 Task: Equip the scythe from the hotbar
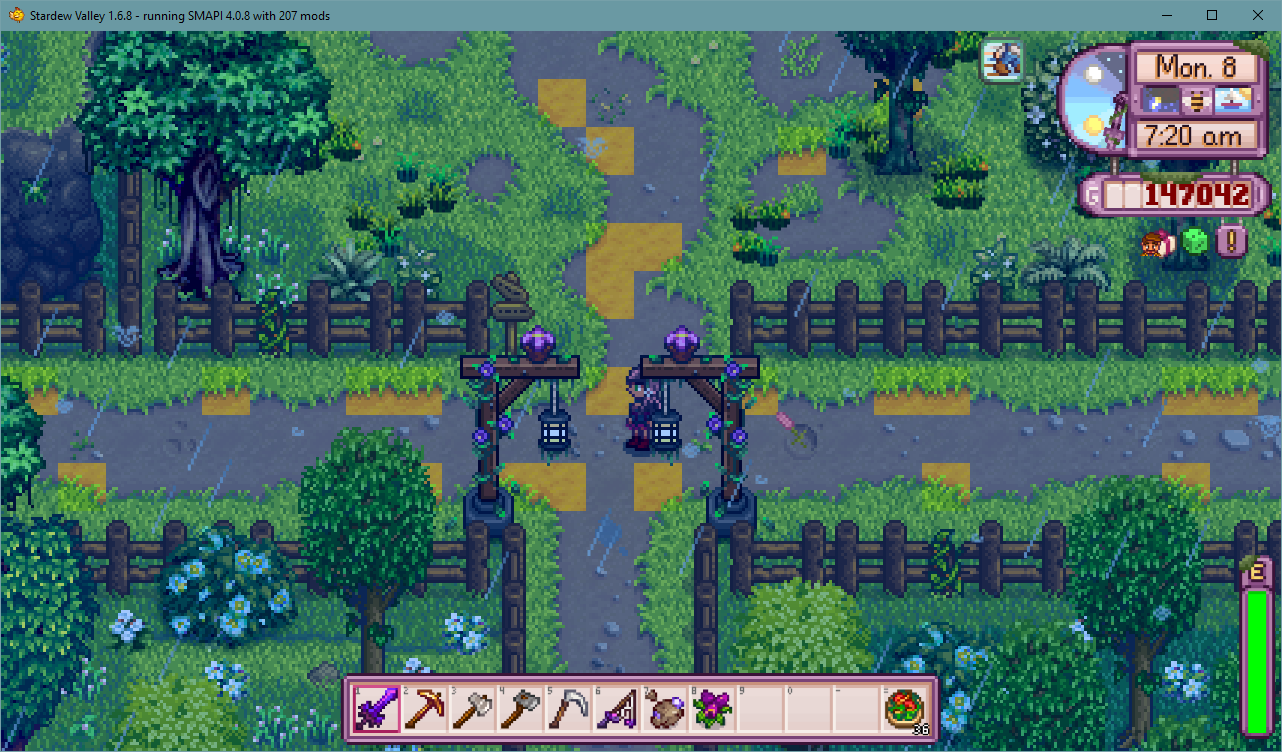(x=567, y=708)
